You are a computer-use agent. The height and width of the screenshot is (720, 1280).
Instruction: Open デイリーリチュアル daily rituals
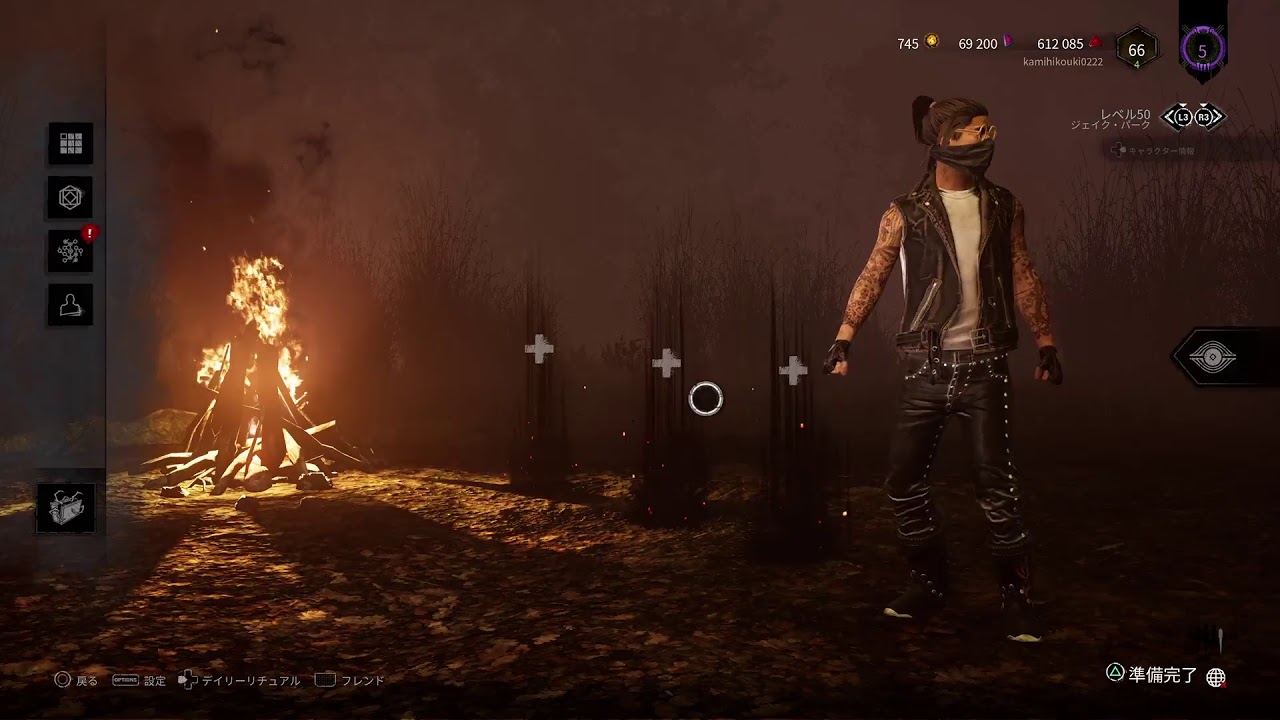[x=240, y=681]
